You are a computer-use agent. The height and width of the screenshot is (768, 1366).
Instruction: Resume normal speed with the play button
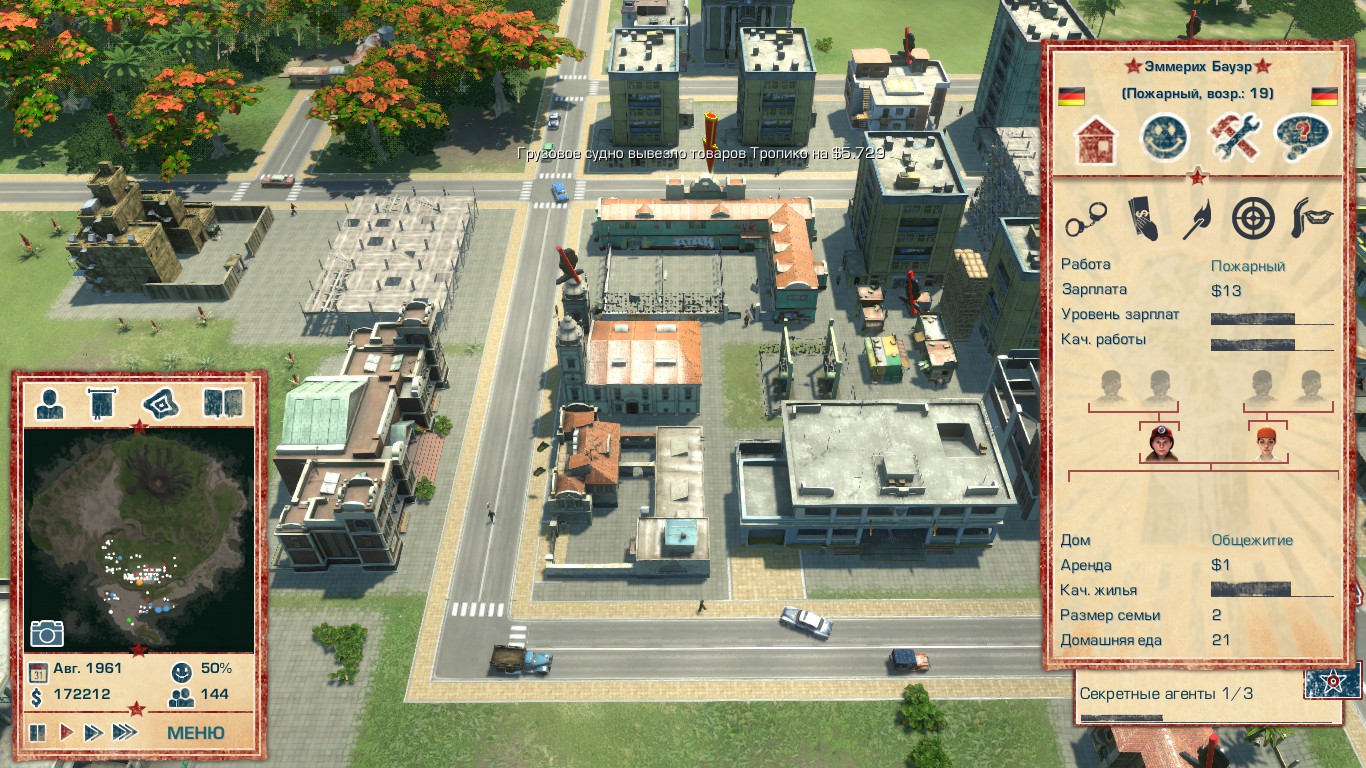pyautogui.click(x=65, y=732)
